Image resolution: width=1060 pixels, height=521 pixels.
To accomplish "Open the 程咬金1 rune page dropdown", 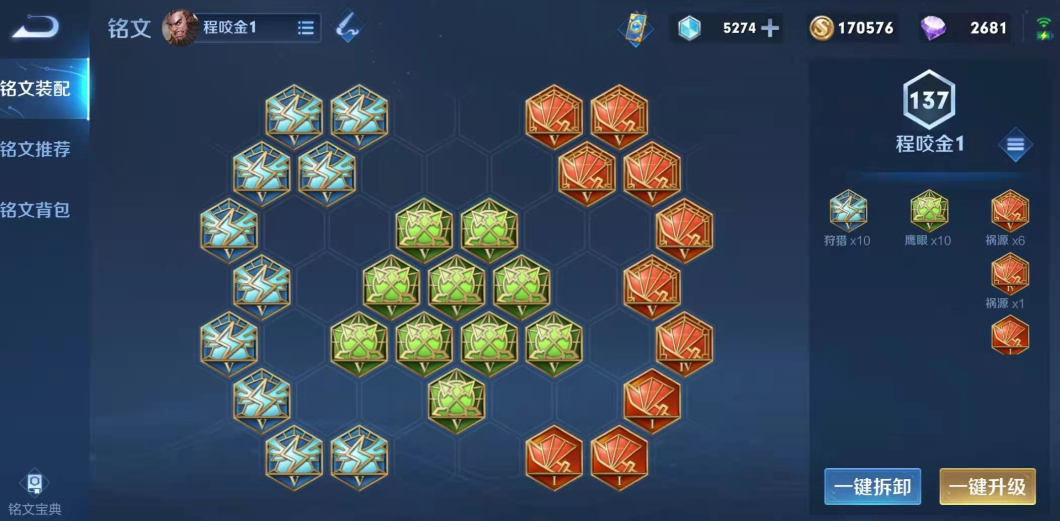I will (305, 28).
